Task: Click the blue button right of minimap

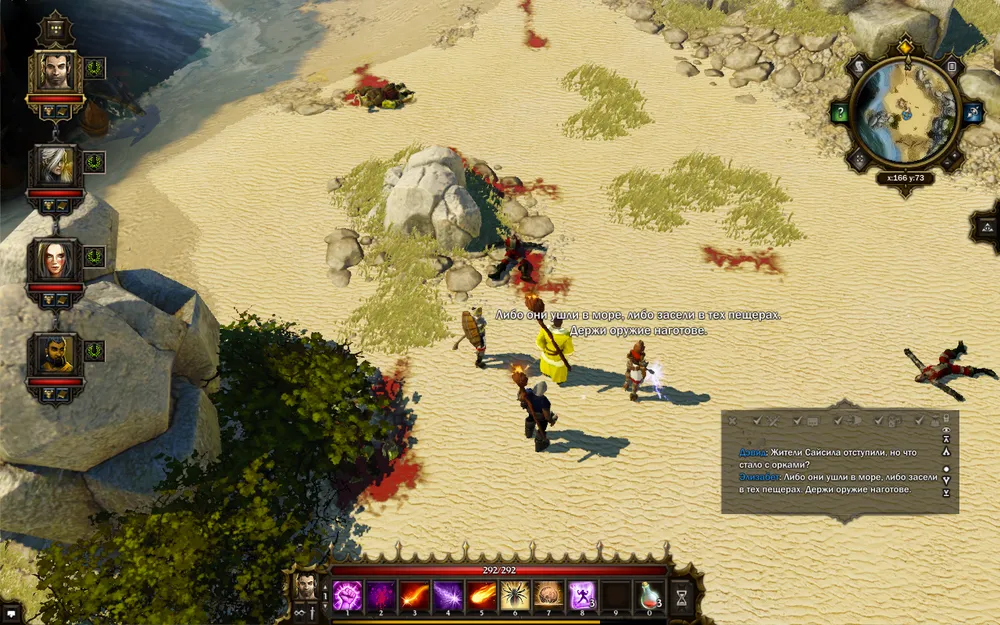Action: [967, 113]
